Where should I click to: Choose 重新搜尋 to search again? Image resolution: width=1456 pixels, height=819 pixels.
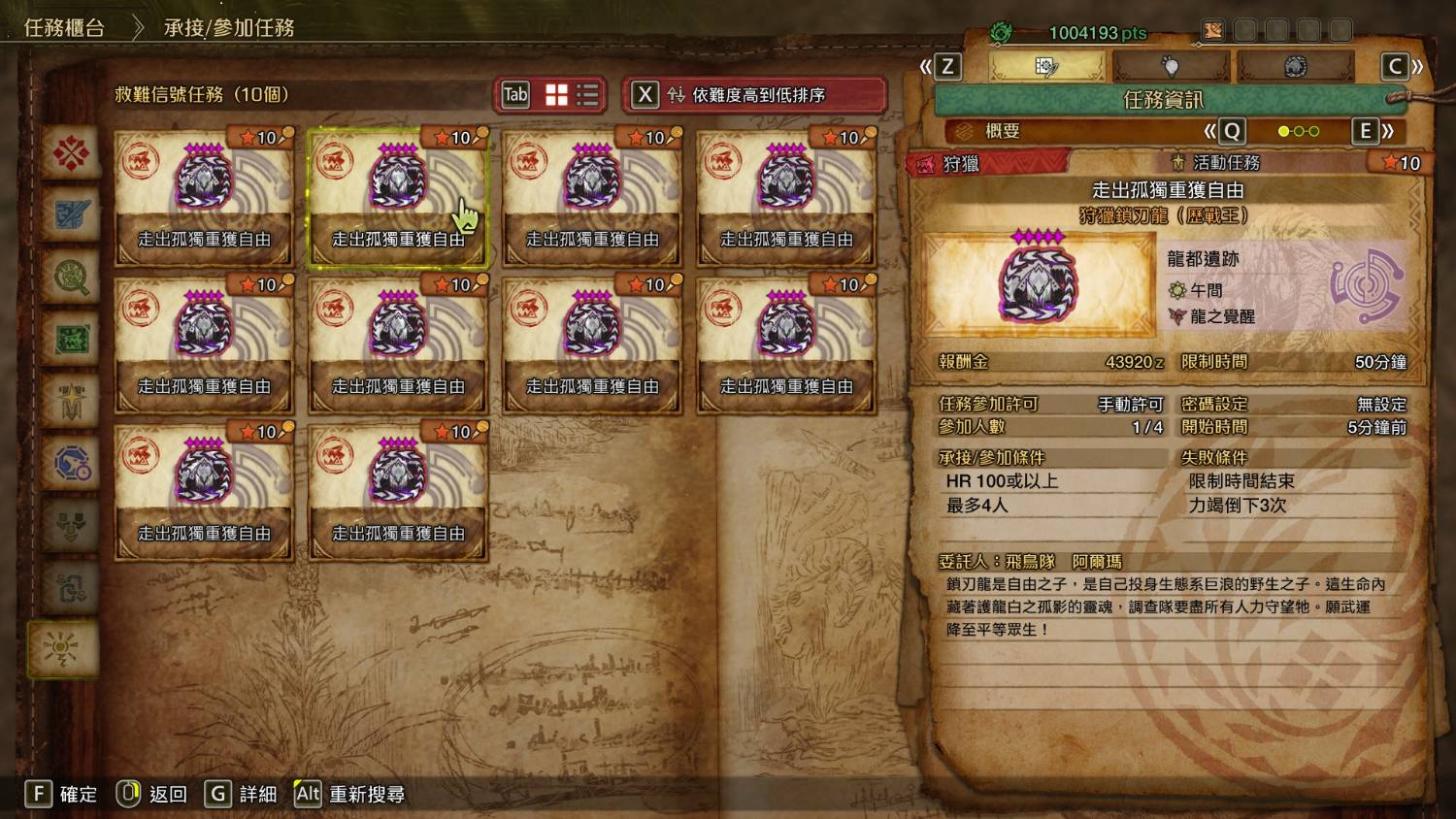point(349,794)
